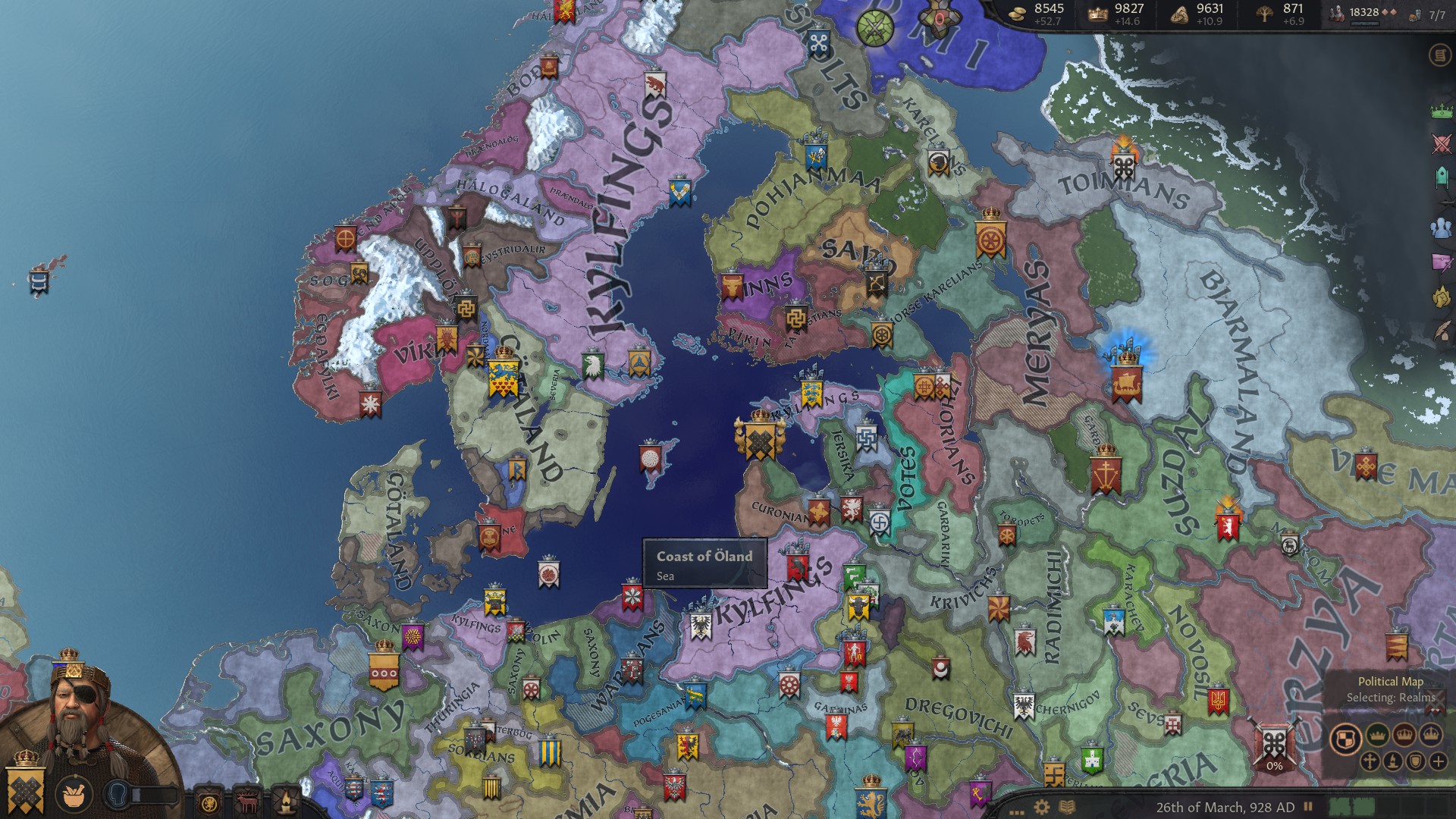Viewport: 1456px width, 819px height.
Task: Open the realm panel with green crown icon
Action: [1440, 111]
